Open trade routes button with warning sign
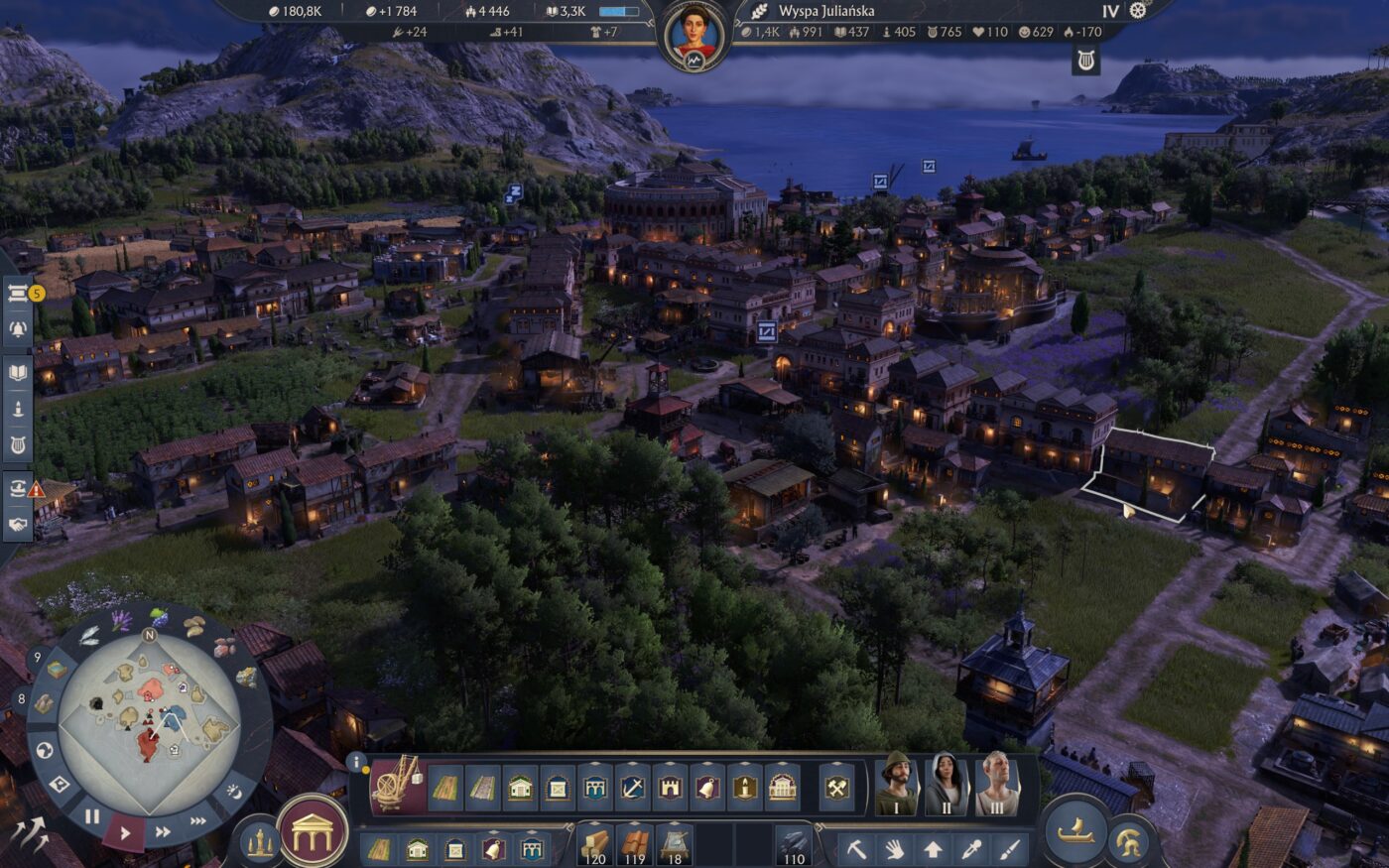Screen dimensions: 1389x868 pyautogui.click(x=19, y=488)
